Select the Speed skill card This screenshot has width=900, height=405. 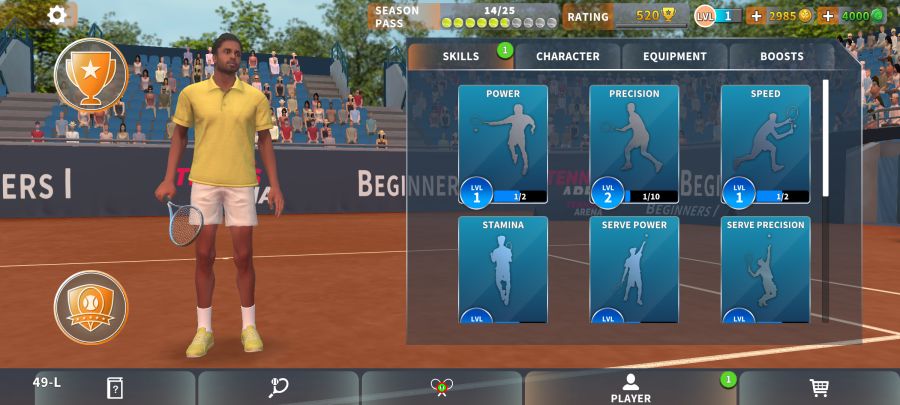(765, 145)
